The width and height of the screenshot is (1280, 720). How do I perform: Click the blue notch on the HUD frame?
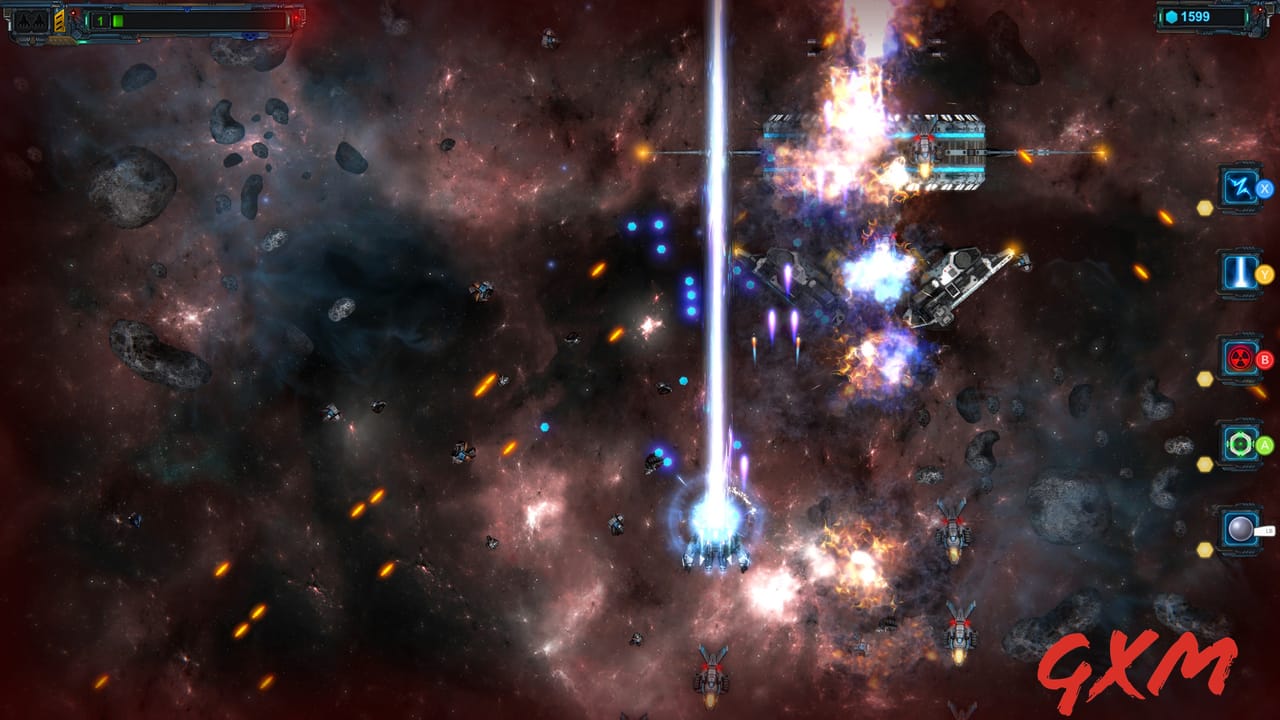point(76,36)
